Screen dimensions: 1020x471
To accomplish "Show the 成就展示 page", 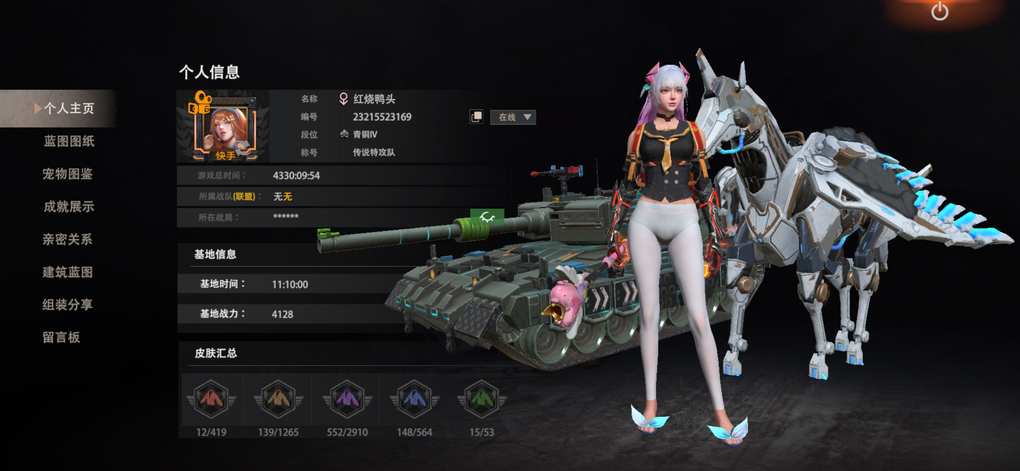I will tap(68, 207).
